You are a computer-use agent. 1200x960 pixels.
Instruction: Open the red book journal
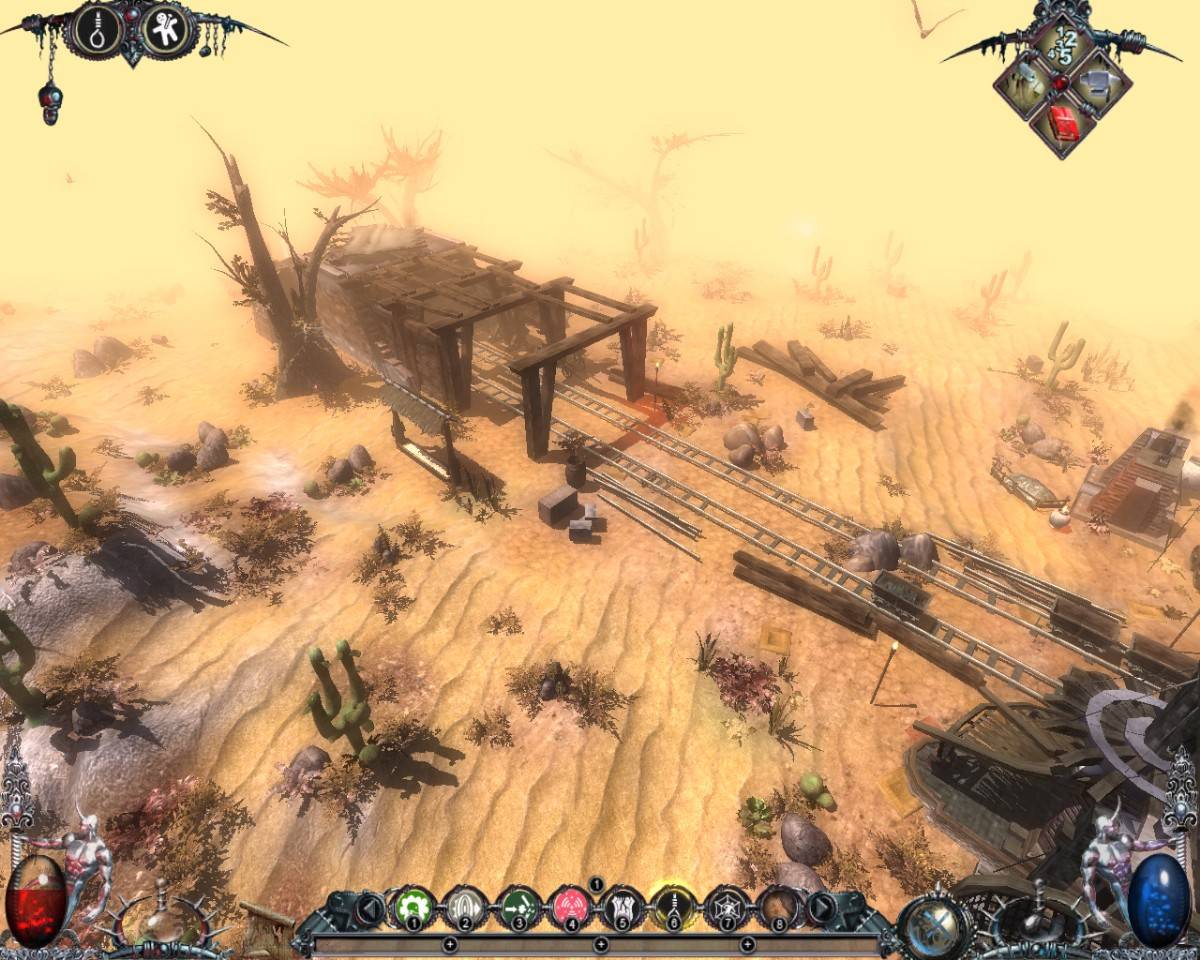pyautogui.click(x=1062, y=124)
